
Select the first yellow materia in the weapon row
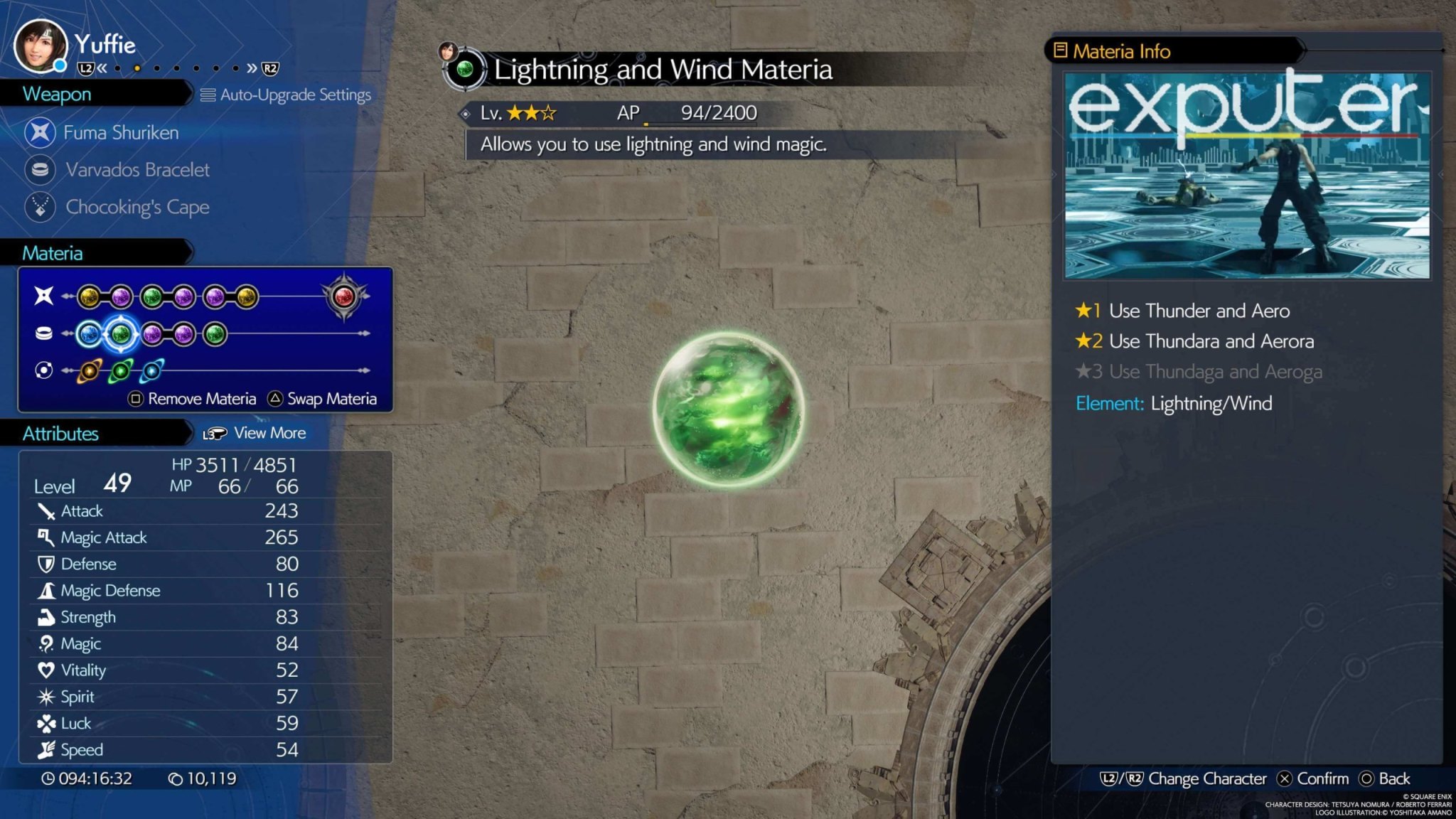(90, 296)
